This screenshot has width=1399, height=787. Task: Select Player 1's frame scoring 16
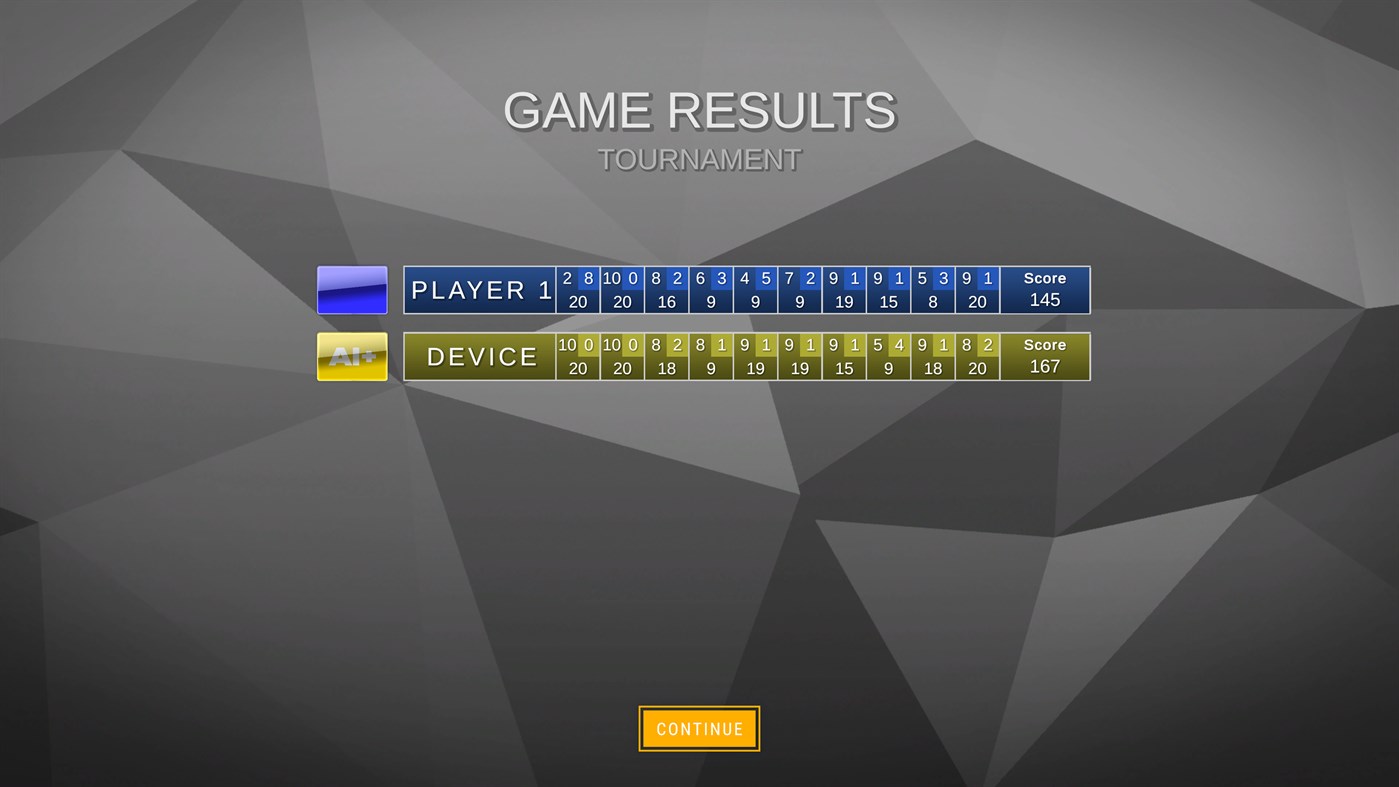[666, 290]
